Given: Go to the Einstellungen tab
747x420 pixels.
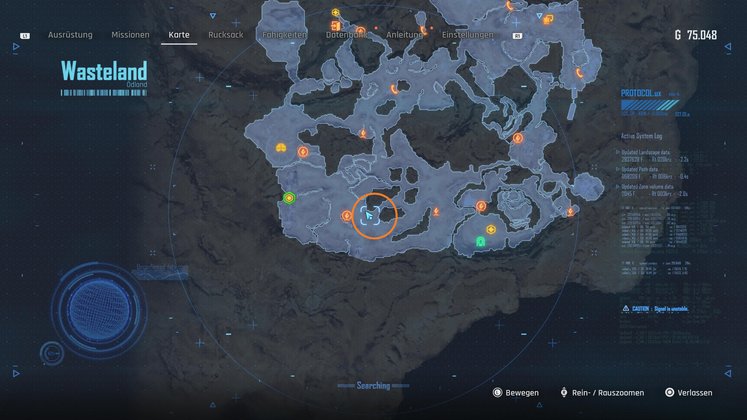Looking at the screenshot, I should tap(468, 35).
